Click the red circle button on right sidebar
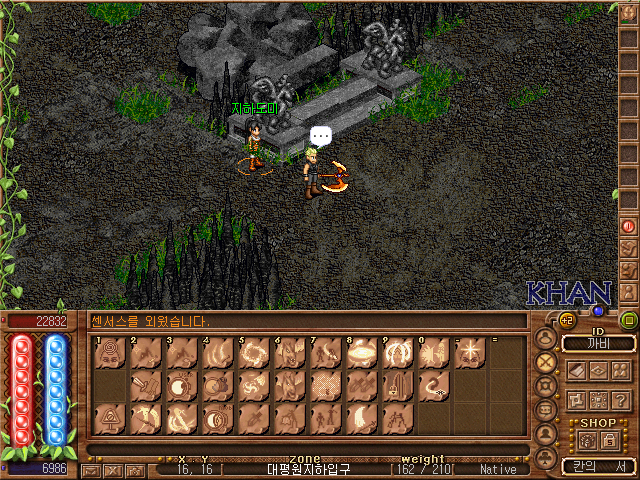This screenshot has height=480, width=640. tap(629, 227)
